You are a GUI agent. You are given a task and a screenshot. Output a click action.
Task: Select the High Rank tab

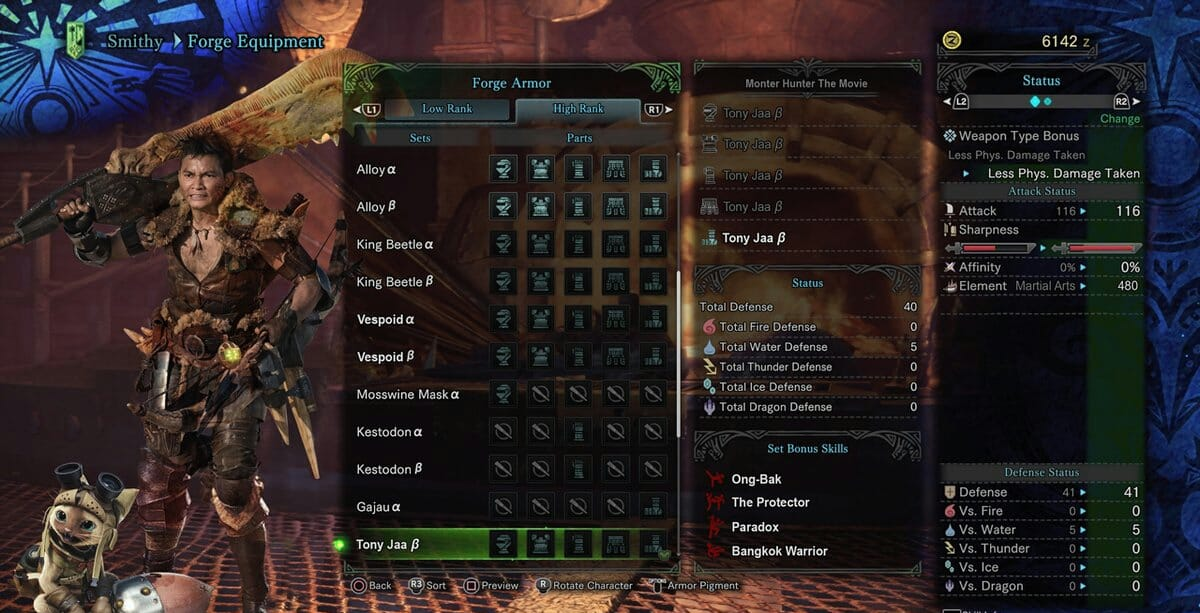[578, 109]
